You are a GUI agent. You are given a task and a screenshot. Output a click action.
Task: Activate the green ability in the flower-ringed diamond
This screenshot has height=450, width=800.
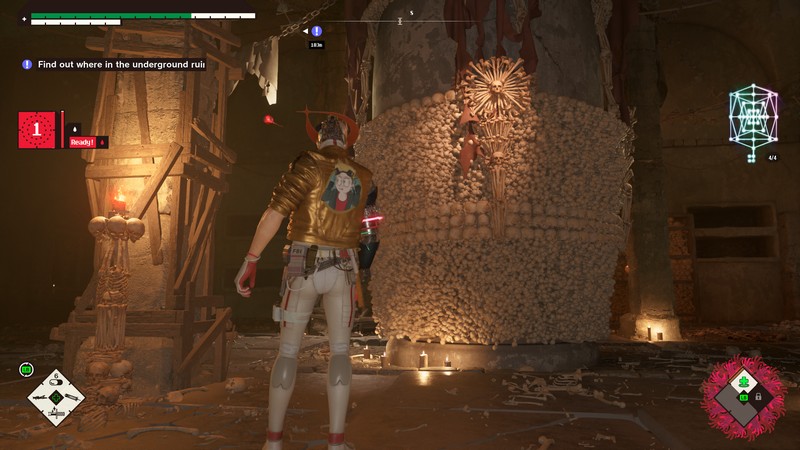[x=744, y=383]
